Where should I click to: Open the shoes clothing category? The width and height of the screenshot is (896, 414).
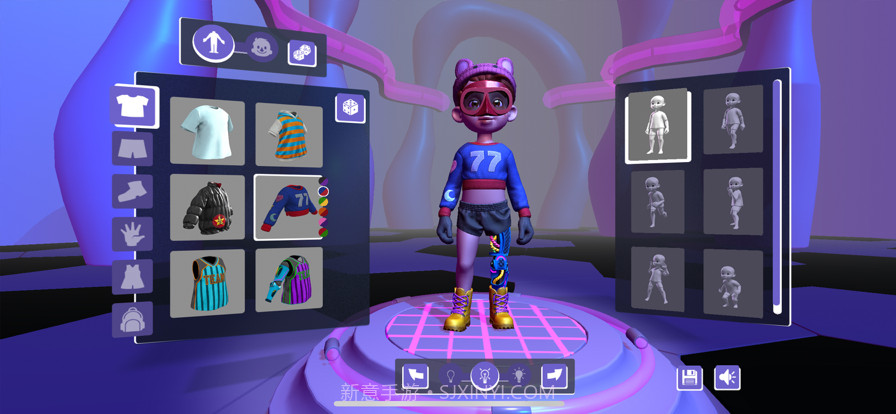click(132, 191)
